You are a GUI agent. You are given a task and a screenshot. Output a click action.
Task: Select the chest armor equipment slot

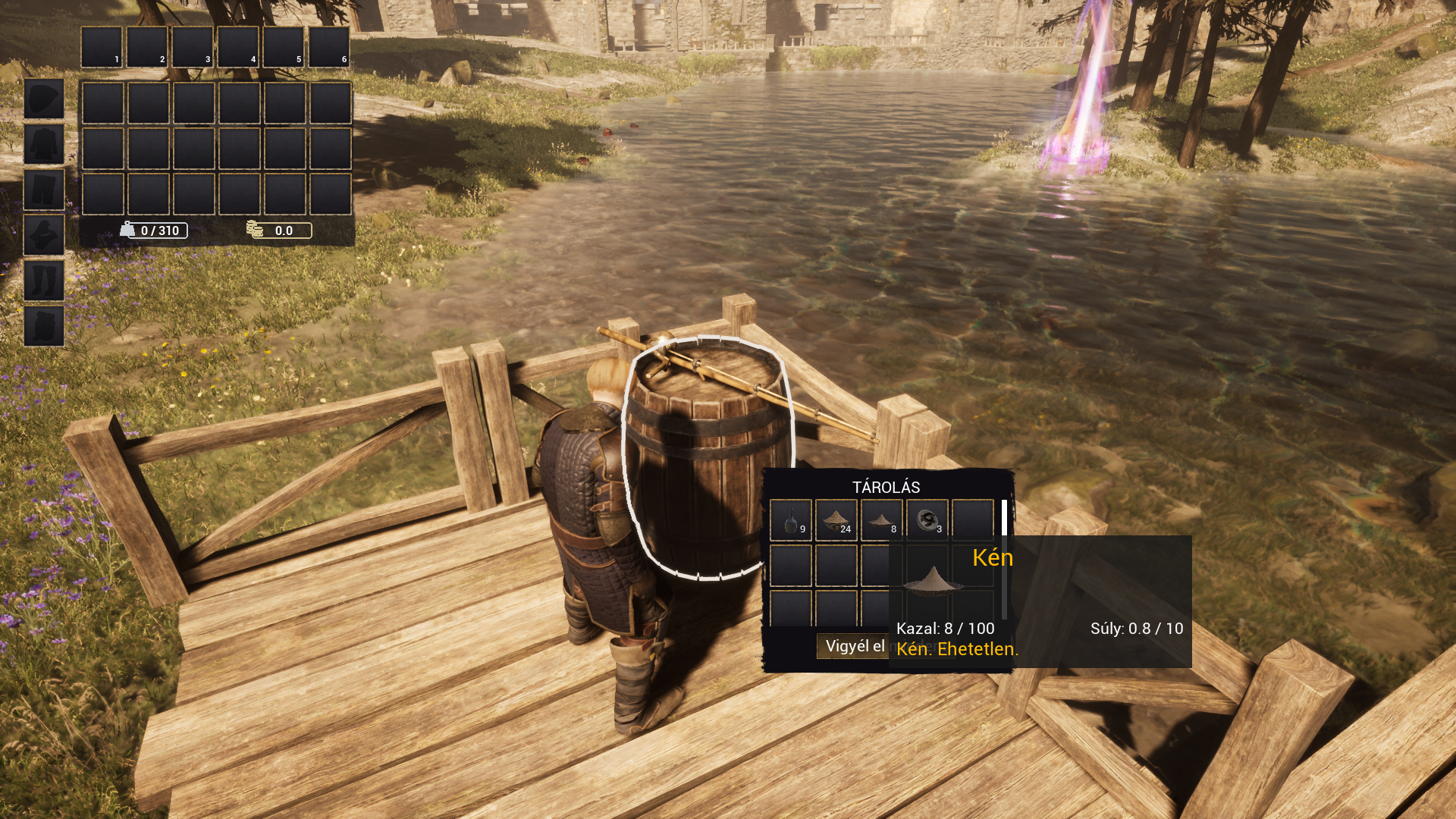[x=44, y=144]
